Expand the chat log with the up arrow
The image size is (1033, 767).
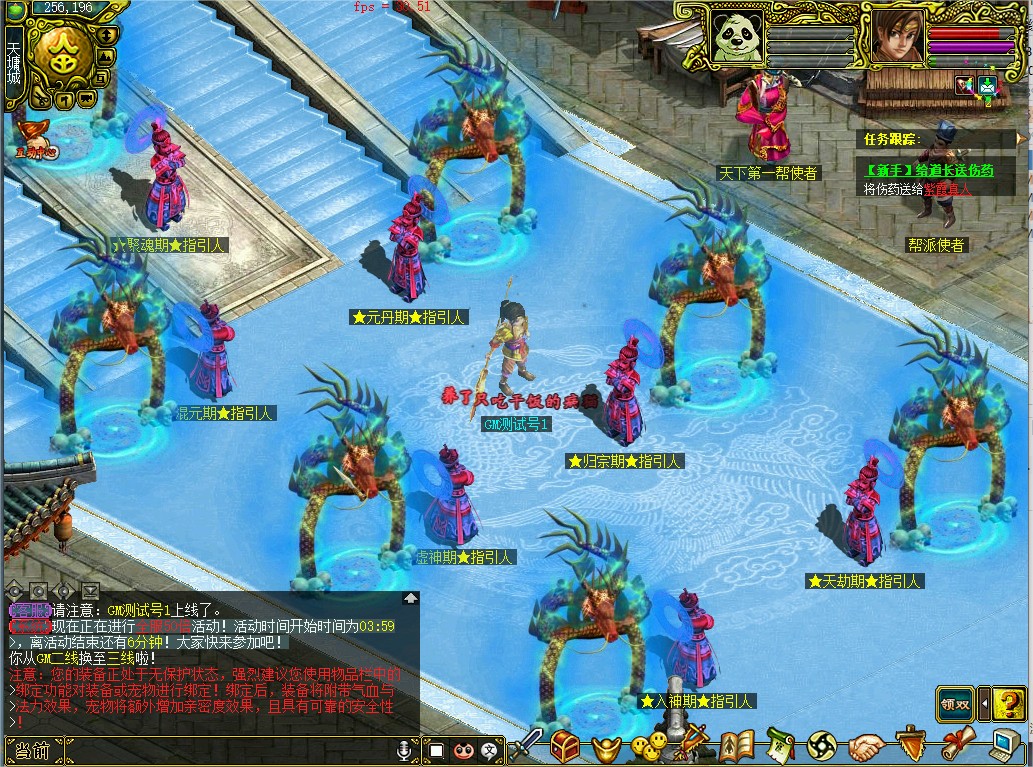pyautogui.click(x=411, y=598)
